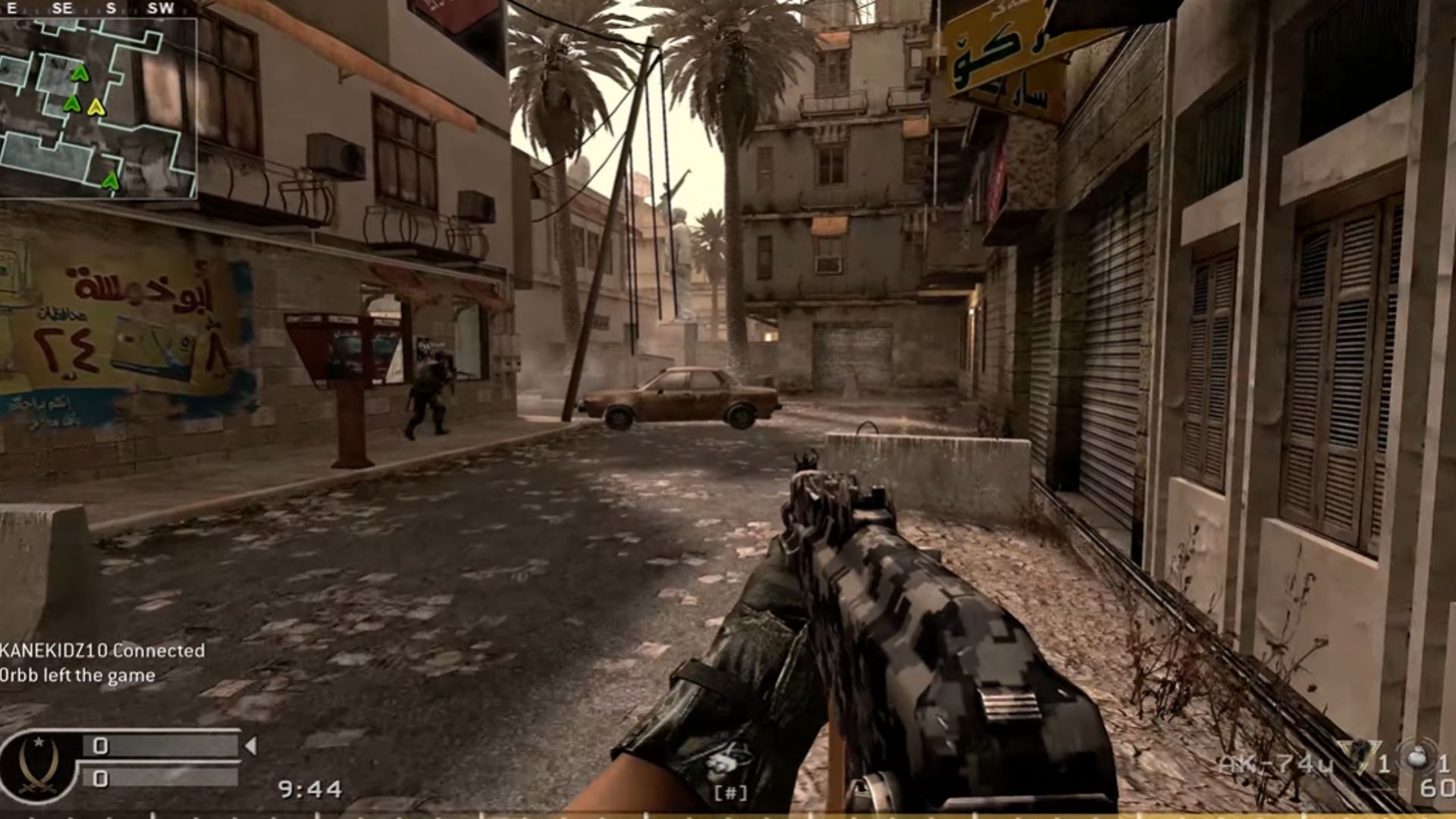The width and height of the screenshot is (1456, 819).
Task: Select the E heading on the compass bar
Action: pos(11,8)
